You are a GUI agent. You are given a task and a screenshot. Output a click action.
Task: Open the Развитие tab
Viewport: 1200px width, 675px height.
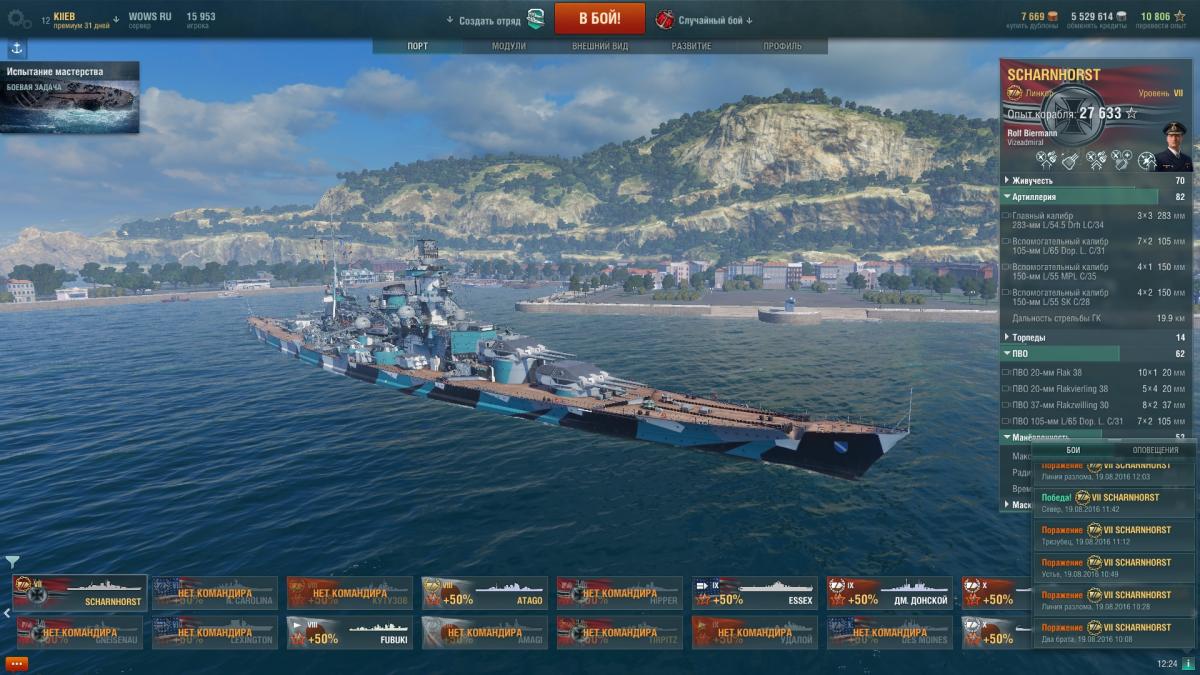[x=691, y=46]
